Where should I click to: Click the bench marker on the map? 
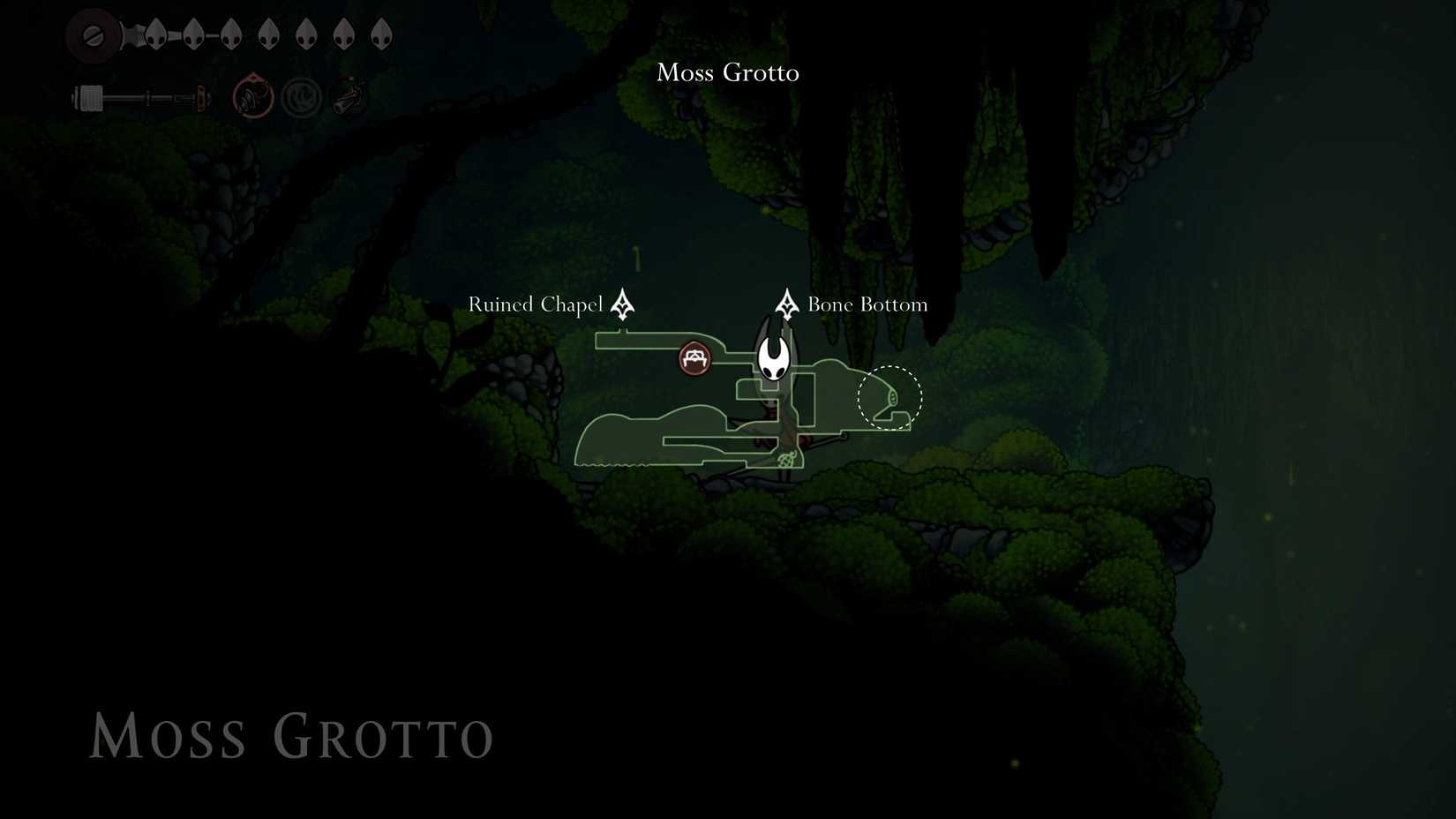[x=694, y=358]
